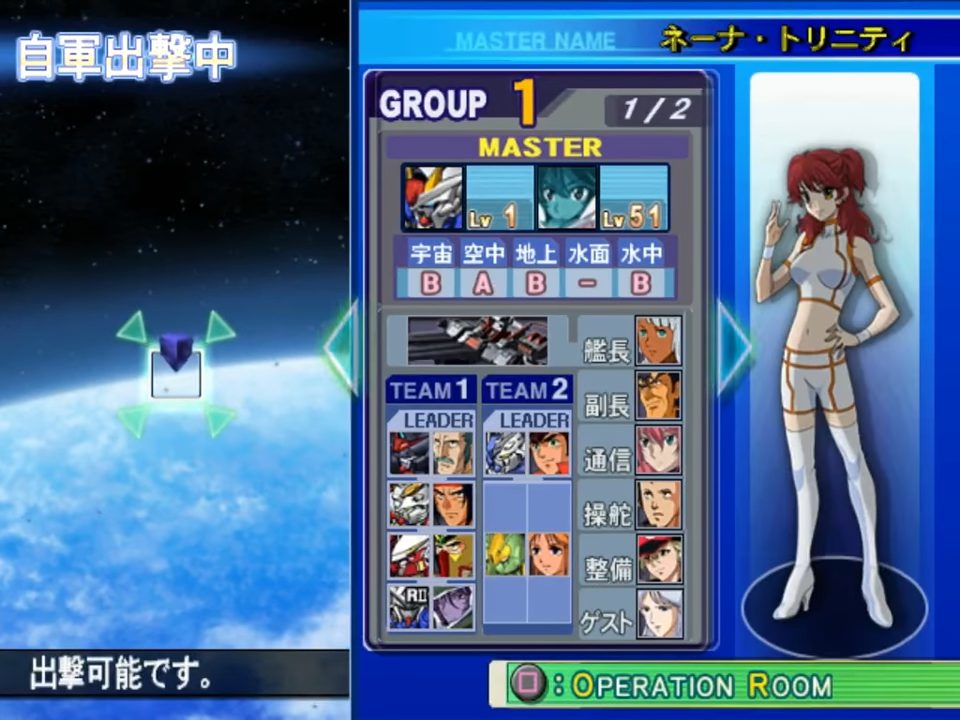Click the right page arrow beside Group panel

735,346
